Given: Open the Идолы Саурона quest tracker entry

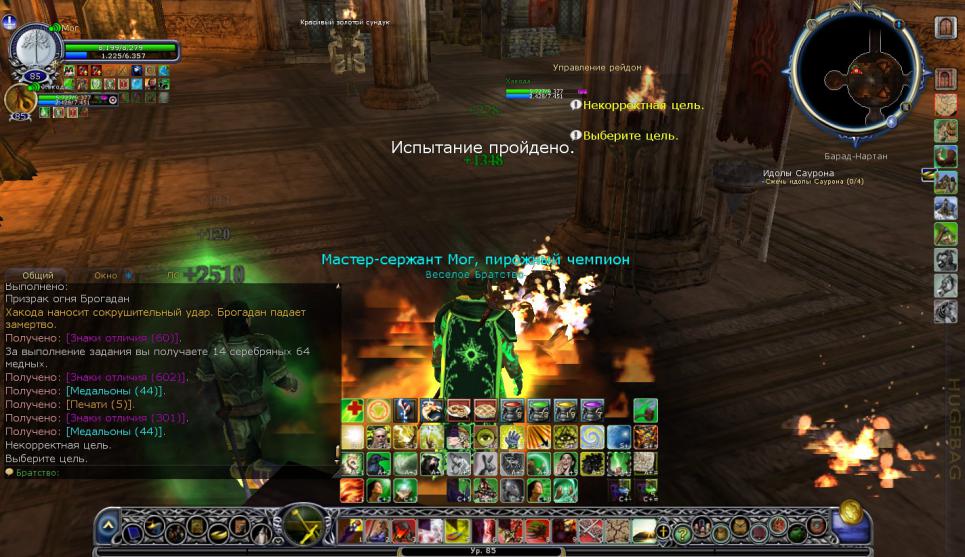Looking at the screenshot, I should click(x=798, y=173).
